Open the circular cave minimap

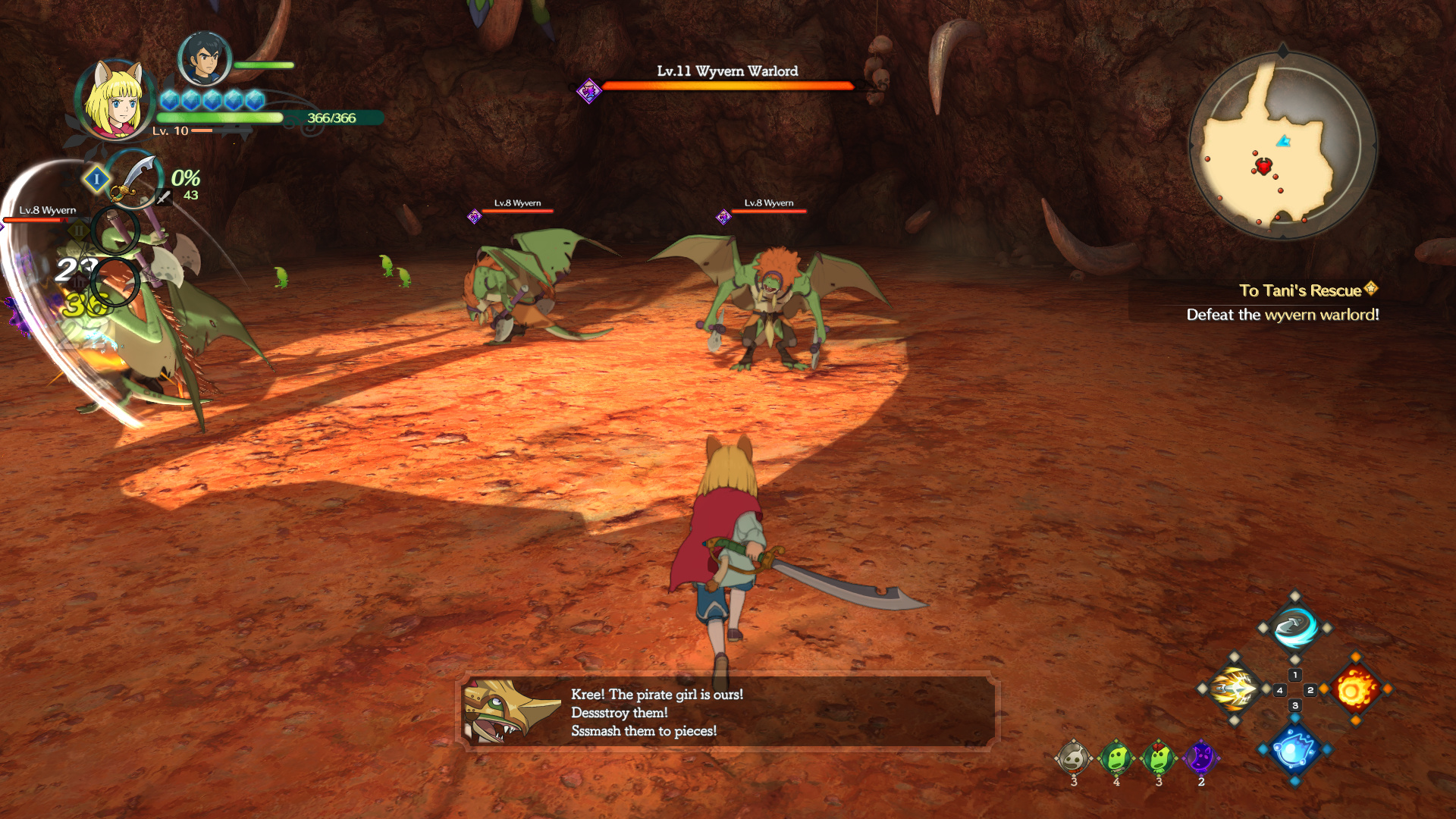[x=1282, y=146]
